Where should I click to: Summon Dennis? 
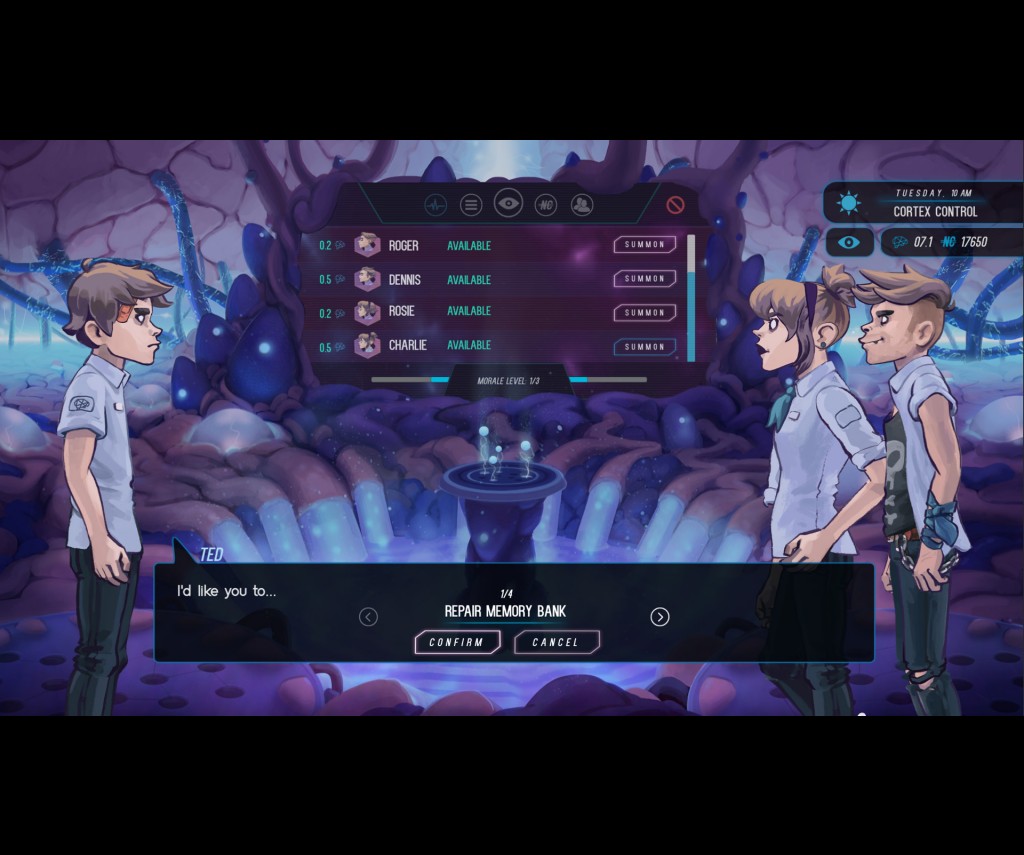click(644, 279)
